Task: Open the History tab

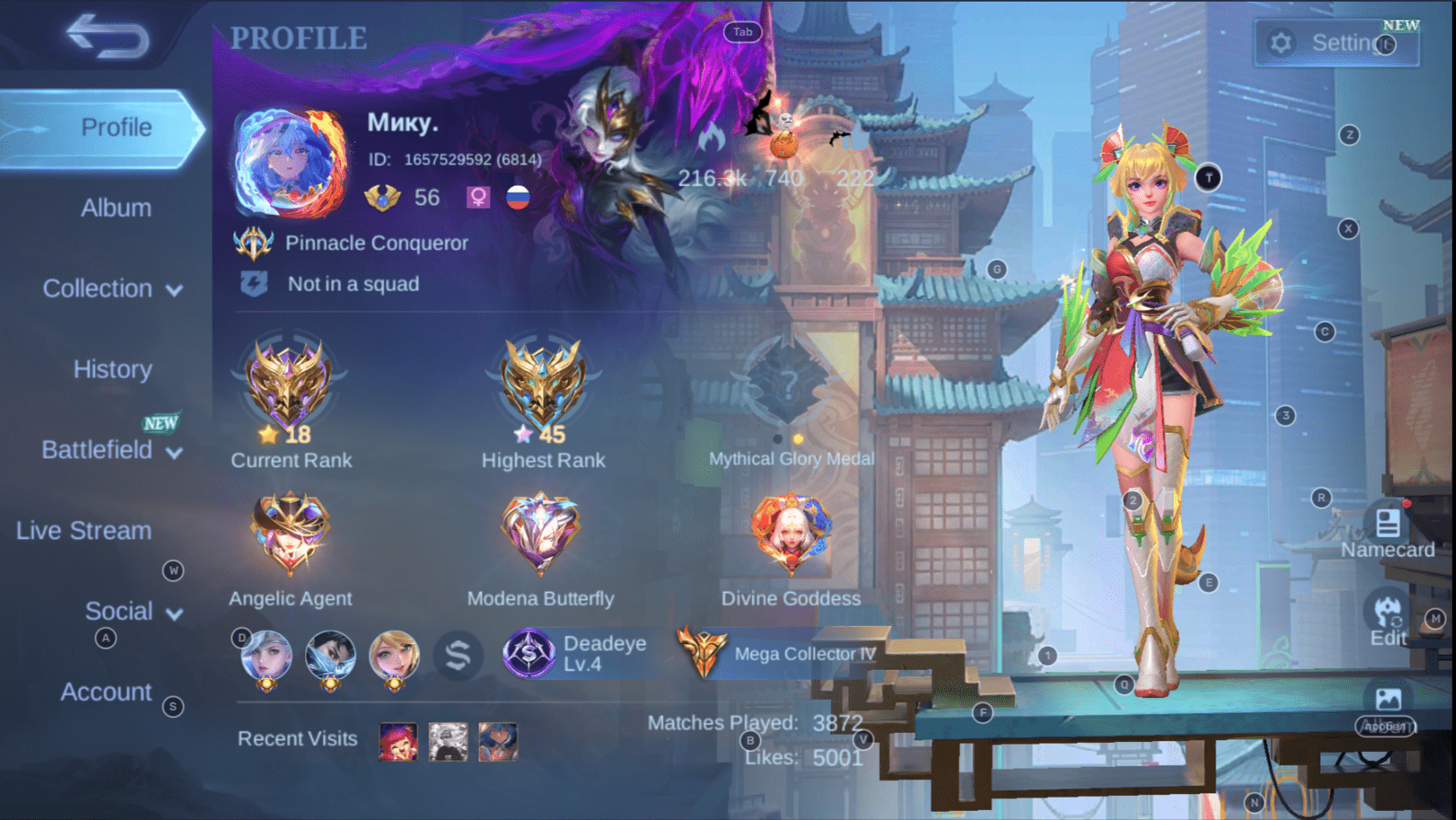Action: pyautogui.click(x=112, y=369)
